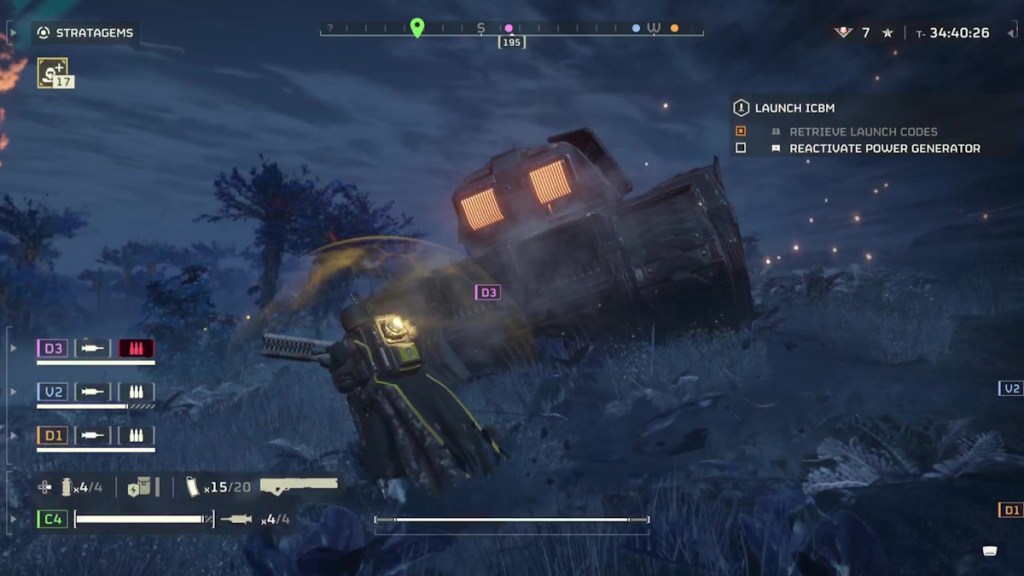Select the reinforce stratagem icon showing 17
Viewport: 1024px width, 576px height.
click(53, 72)
